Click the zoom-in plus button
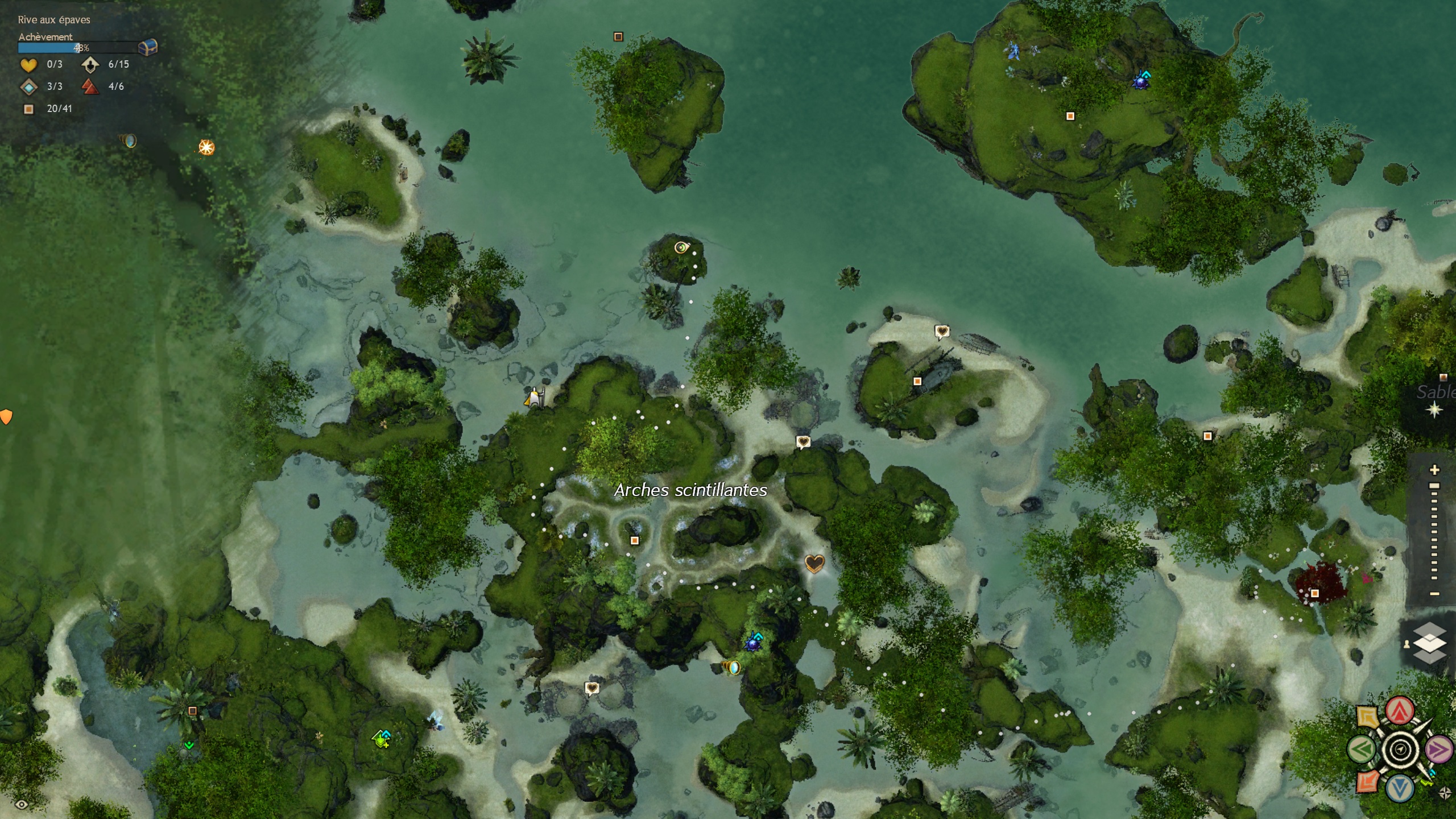Viewport: 1456px width, 819px height. [1434, 470]
